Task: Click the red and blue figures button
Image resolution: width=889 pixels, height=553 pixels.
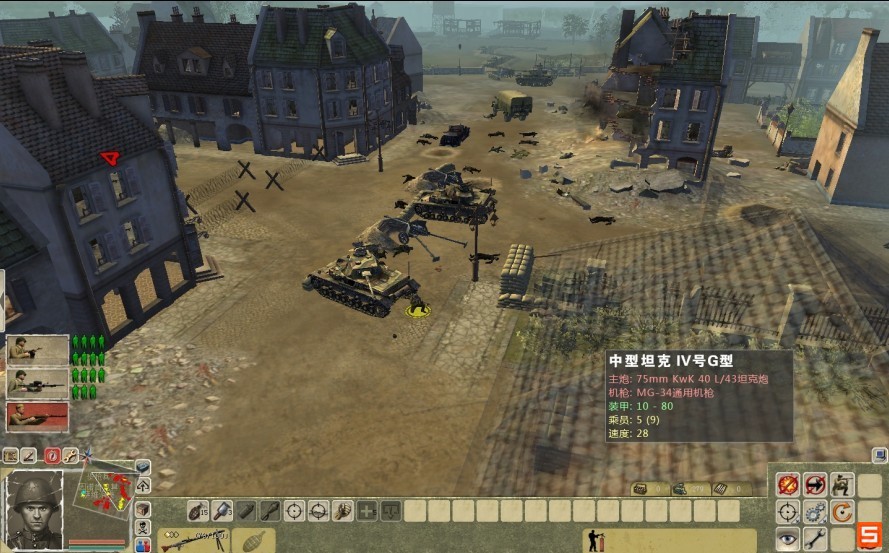Action: [143, 543]
